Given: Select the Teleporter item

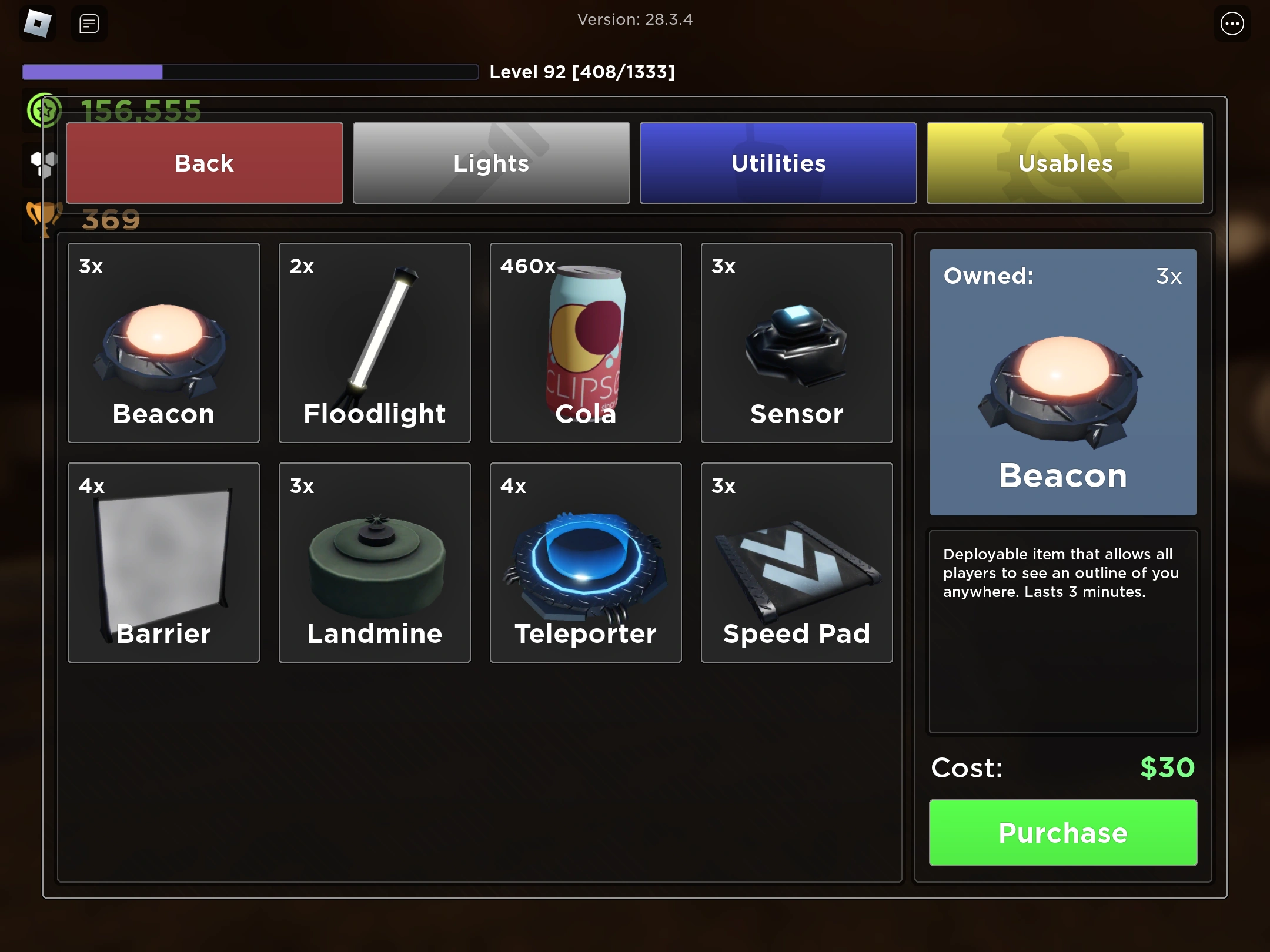Looking at the screenshot, I should [x=586, y=563].
